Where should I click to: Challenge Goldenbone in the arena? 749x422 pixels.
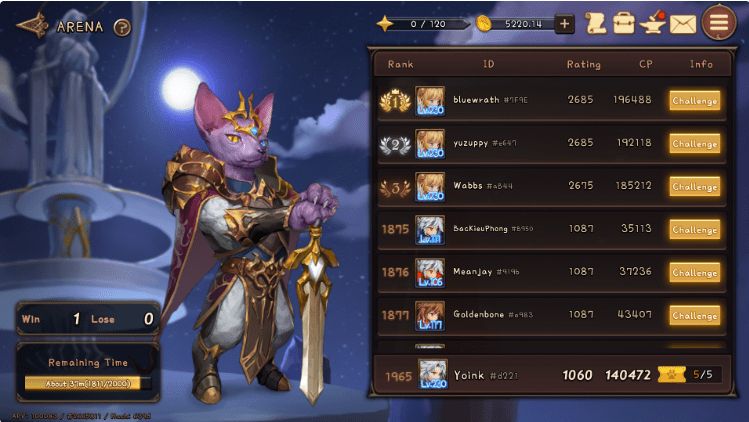pyautogui.click(x=694, y=316)
